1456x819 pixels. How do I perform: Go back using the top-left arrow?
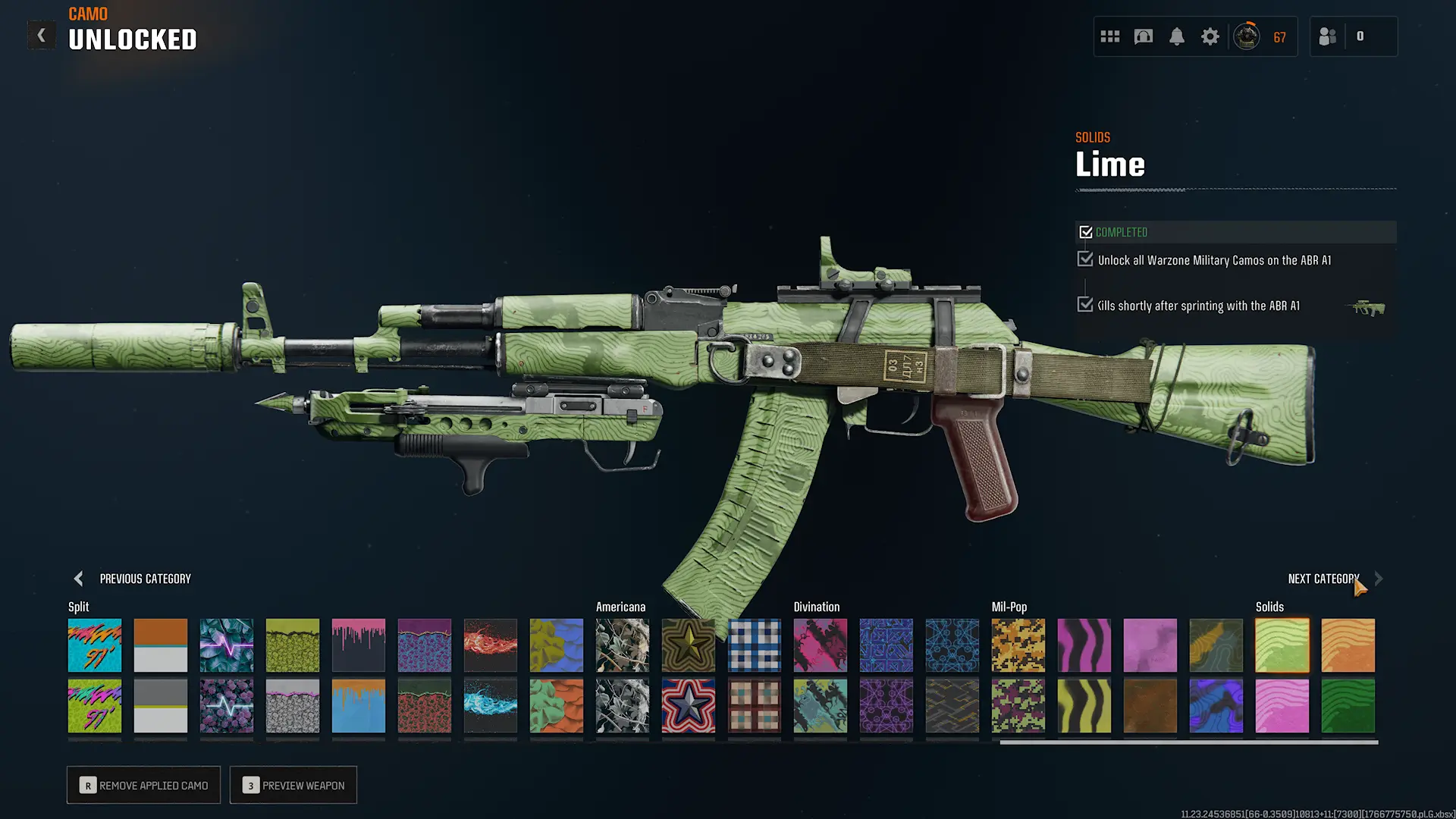42,36
